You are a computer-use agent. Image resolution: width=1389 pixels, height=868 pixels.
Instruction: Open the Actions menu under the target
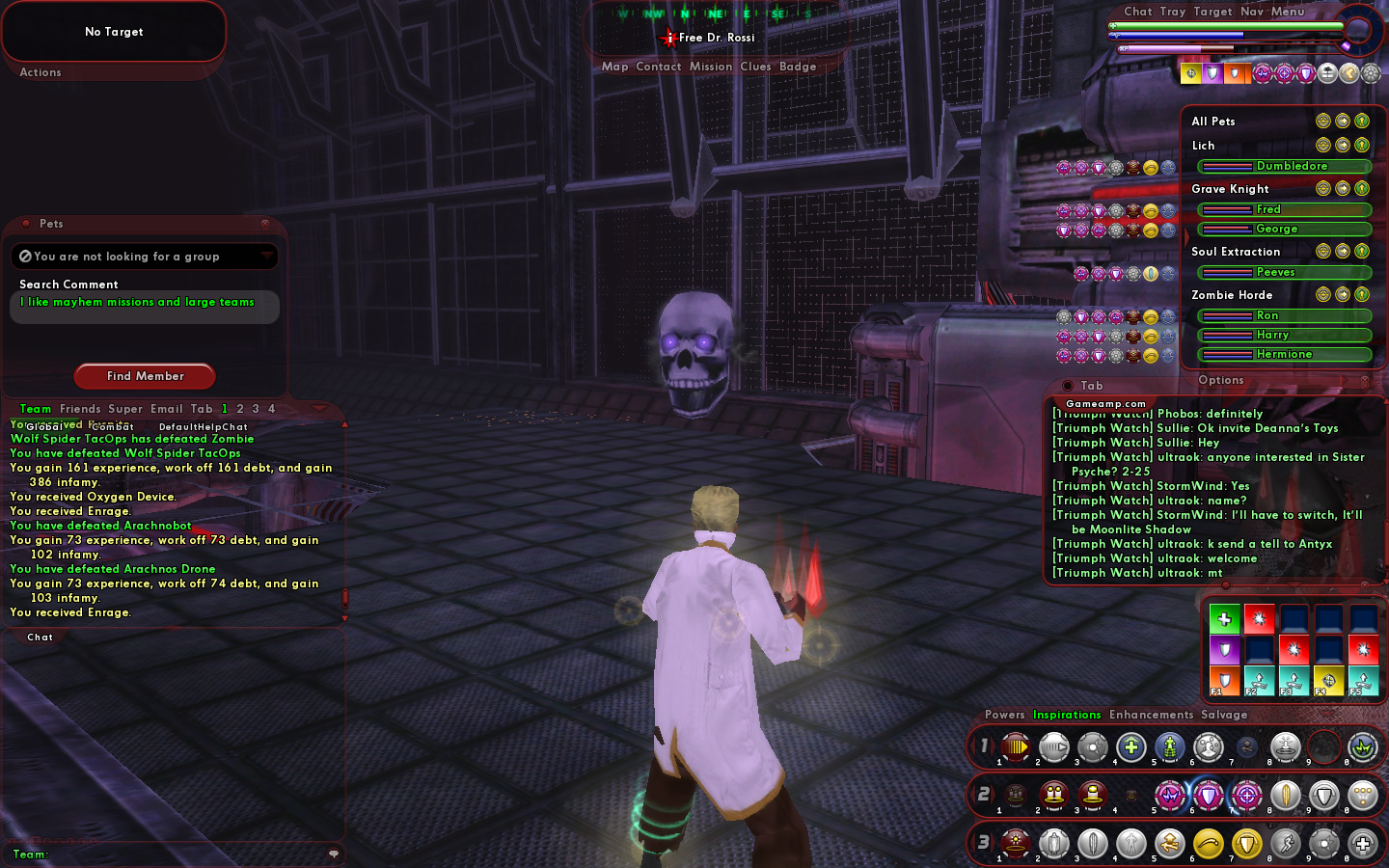click(x=41, y=72)
